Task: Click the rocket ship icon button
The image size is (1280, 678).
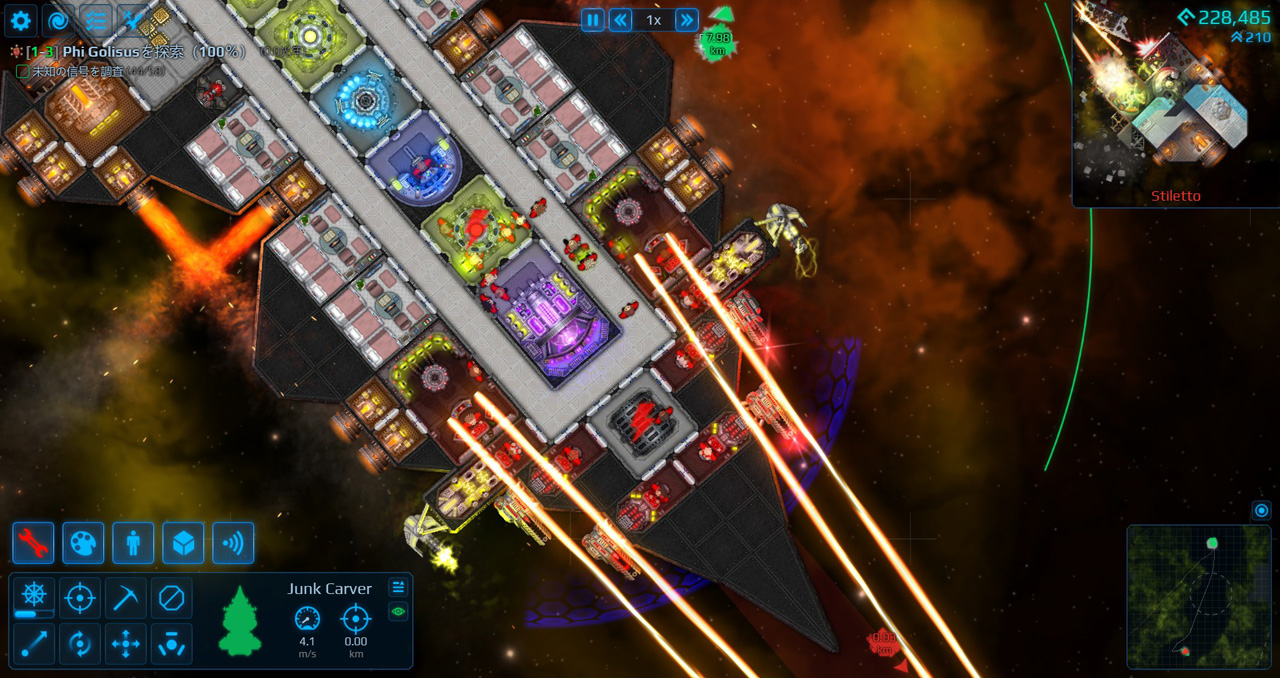Action: [x=133, y=20]
